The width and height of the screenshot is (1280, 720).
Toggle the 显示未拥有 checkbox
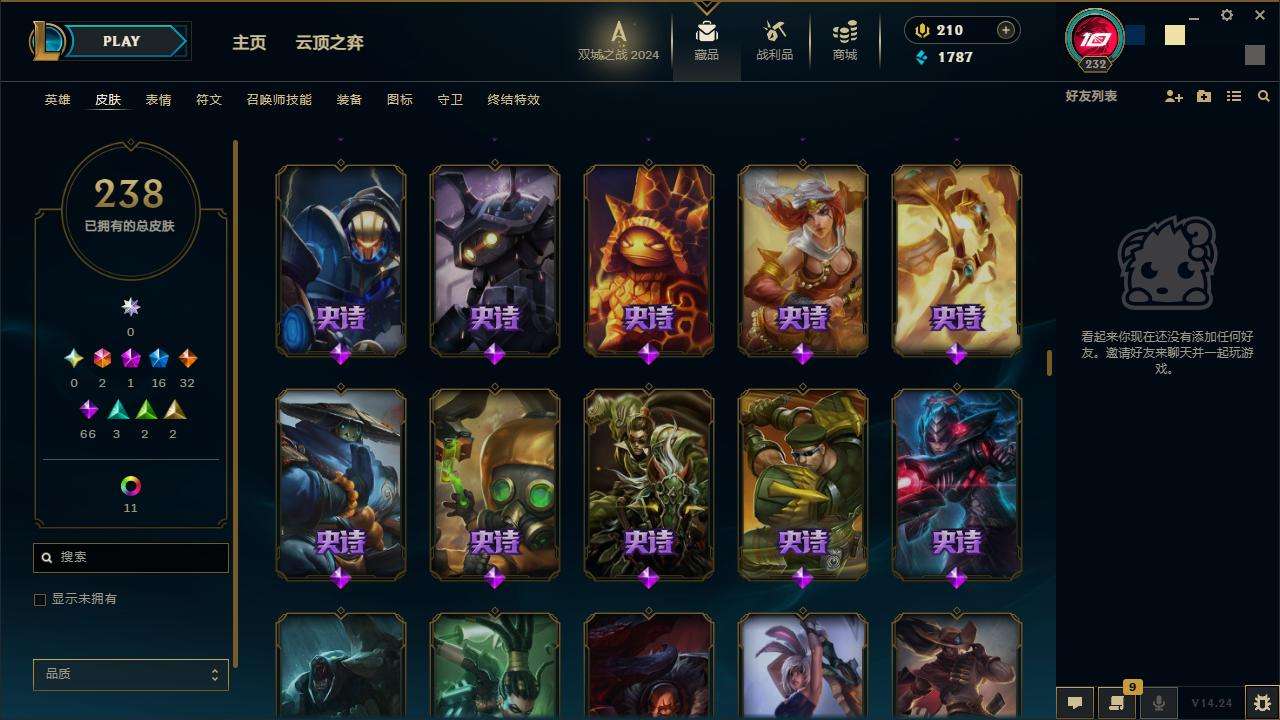[40, 600]
